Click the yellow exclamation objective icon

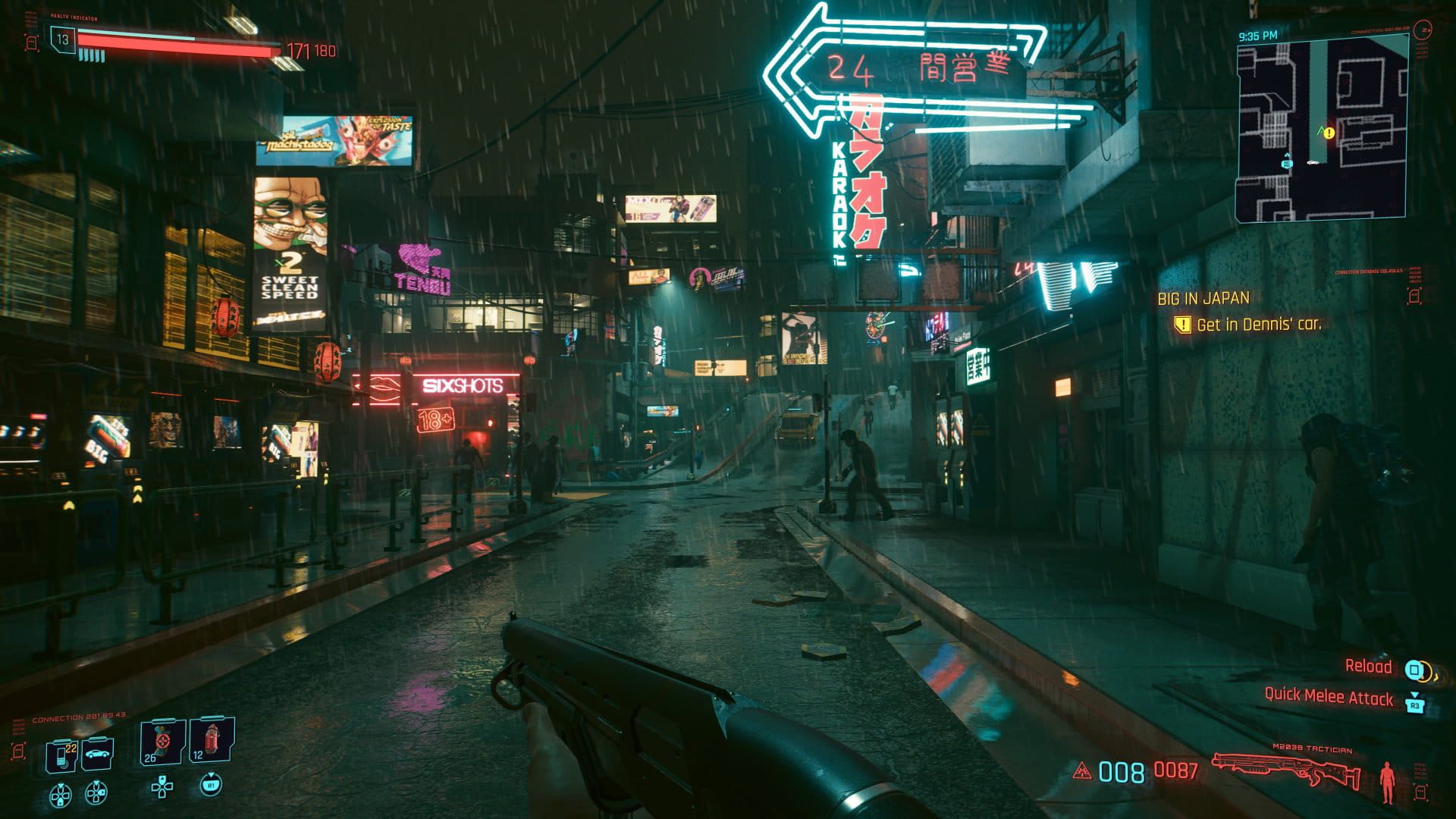coord(1182,325)
